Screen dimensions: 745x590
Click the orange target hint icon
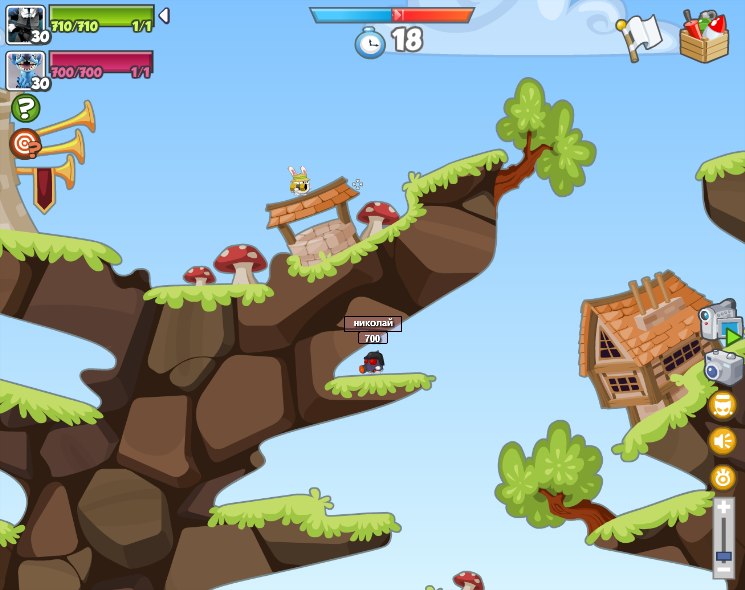pyautogui.click(x=26, y=143)
